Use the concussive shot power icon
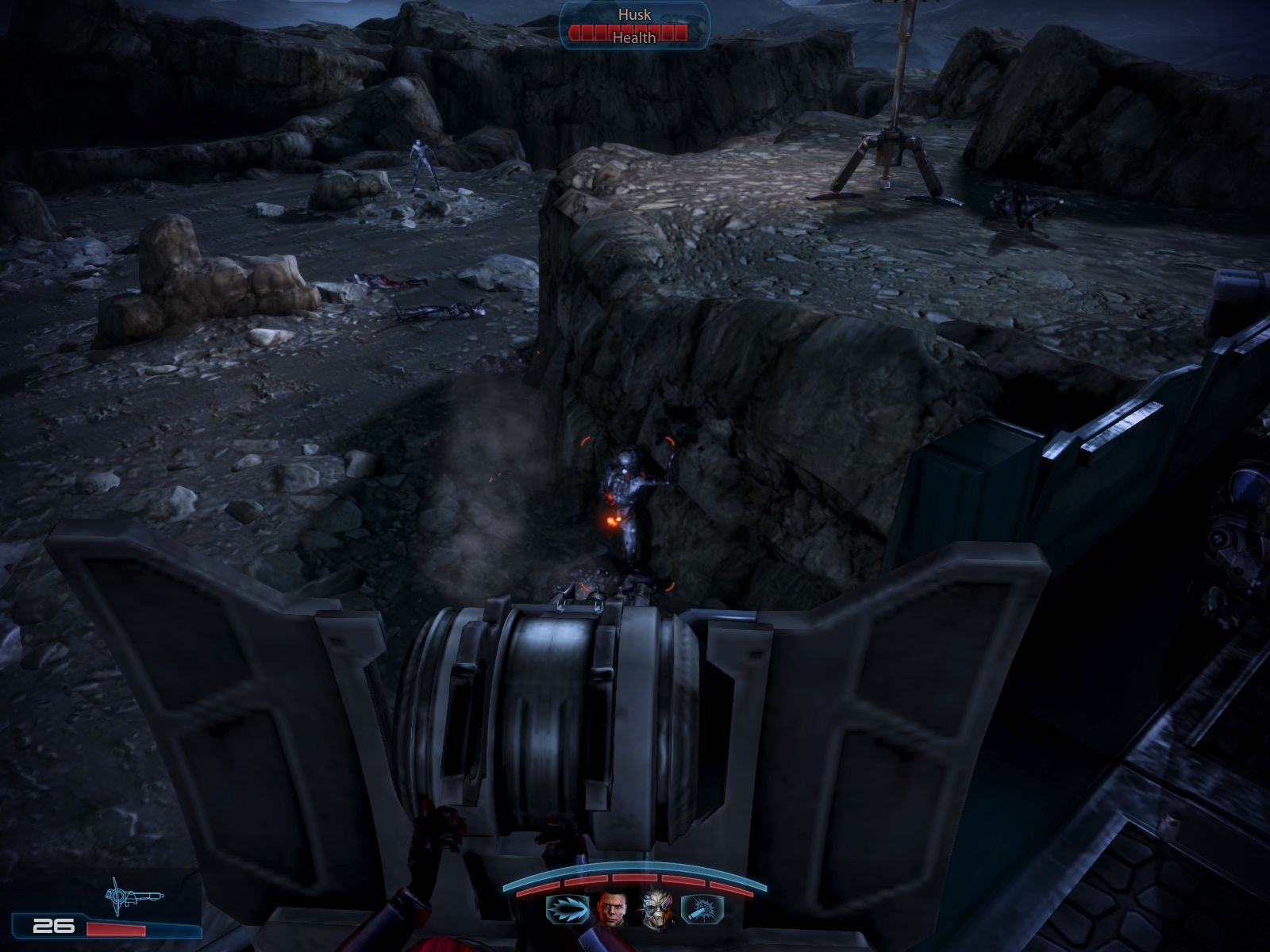 (x=699, y=908)
